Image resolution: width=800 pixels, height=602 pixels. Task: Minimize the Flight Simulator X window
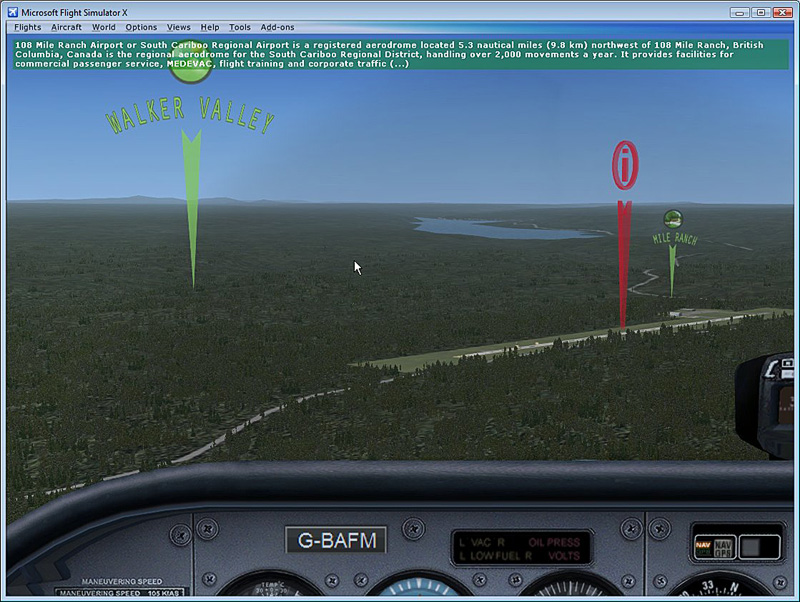[x=739, y=12]
